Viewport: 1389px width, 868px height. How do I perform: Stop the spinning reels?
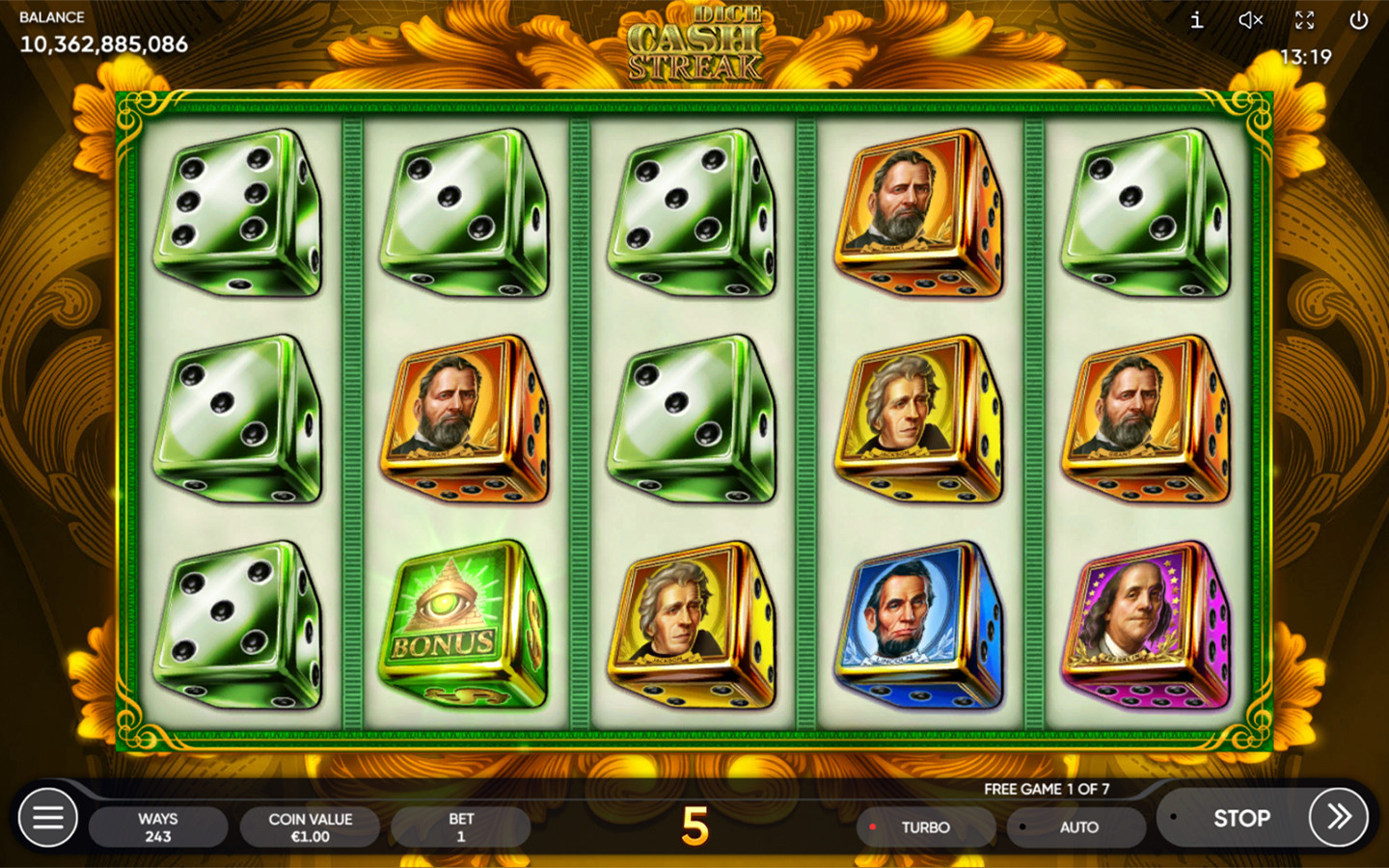1240,818
